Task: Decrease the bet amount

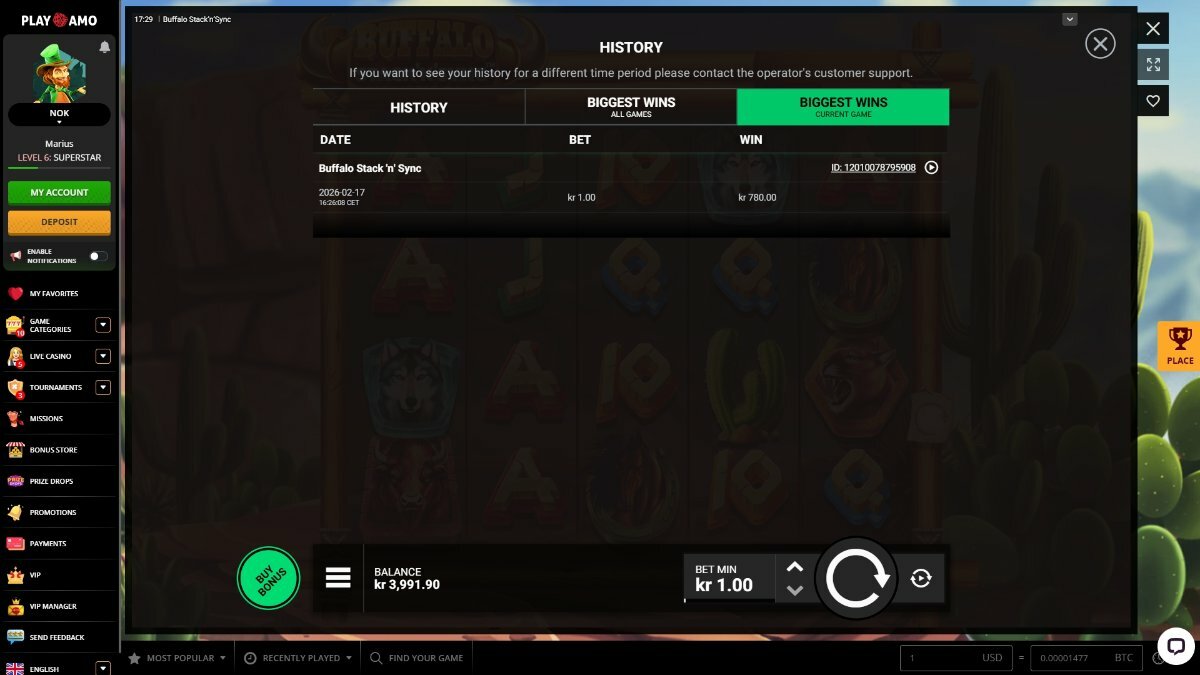Action: pyautogui.click(x=795, y=590)
